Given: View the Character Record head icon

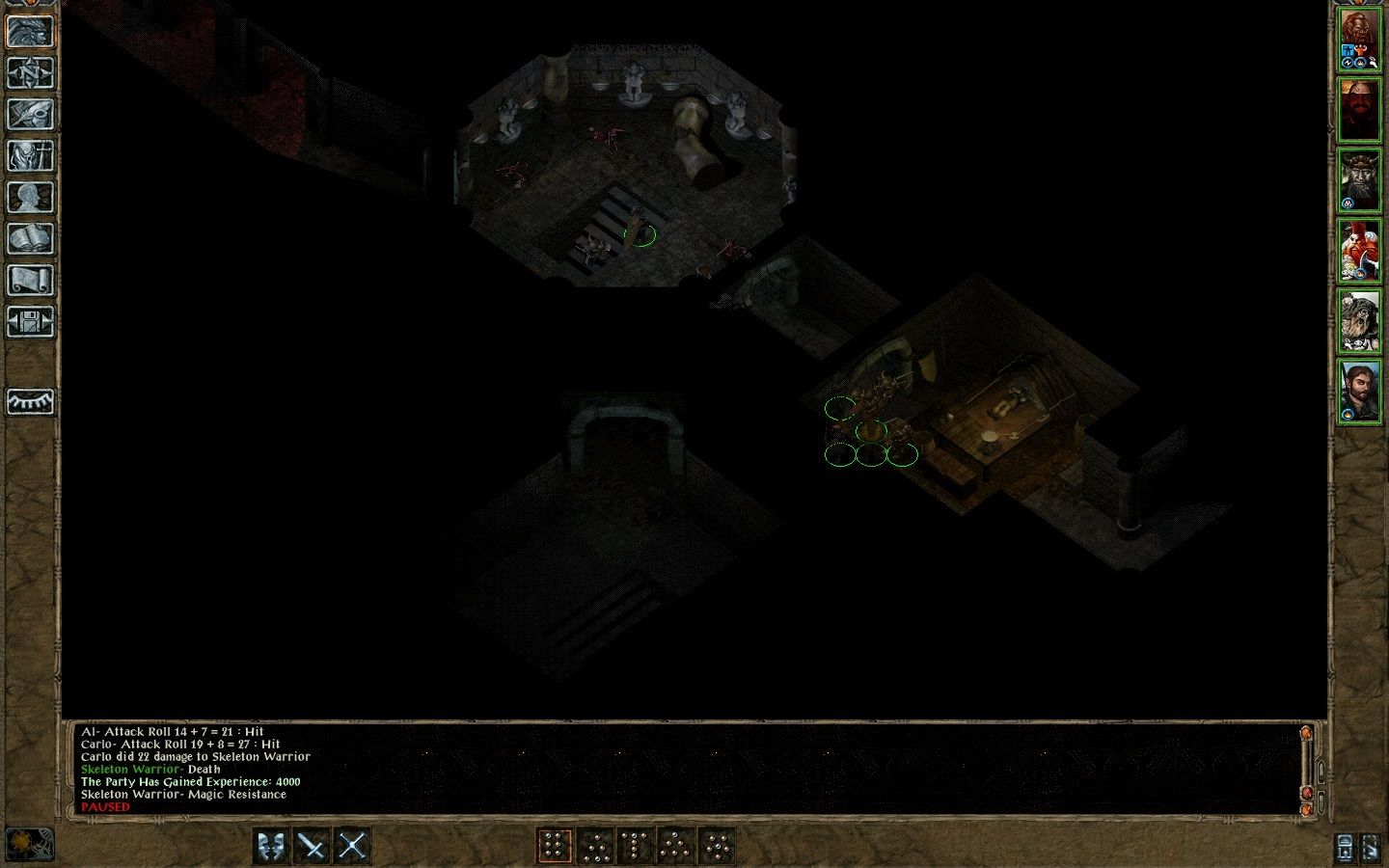Looking at the screenshot, I should tap(30, 198).
